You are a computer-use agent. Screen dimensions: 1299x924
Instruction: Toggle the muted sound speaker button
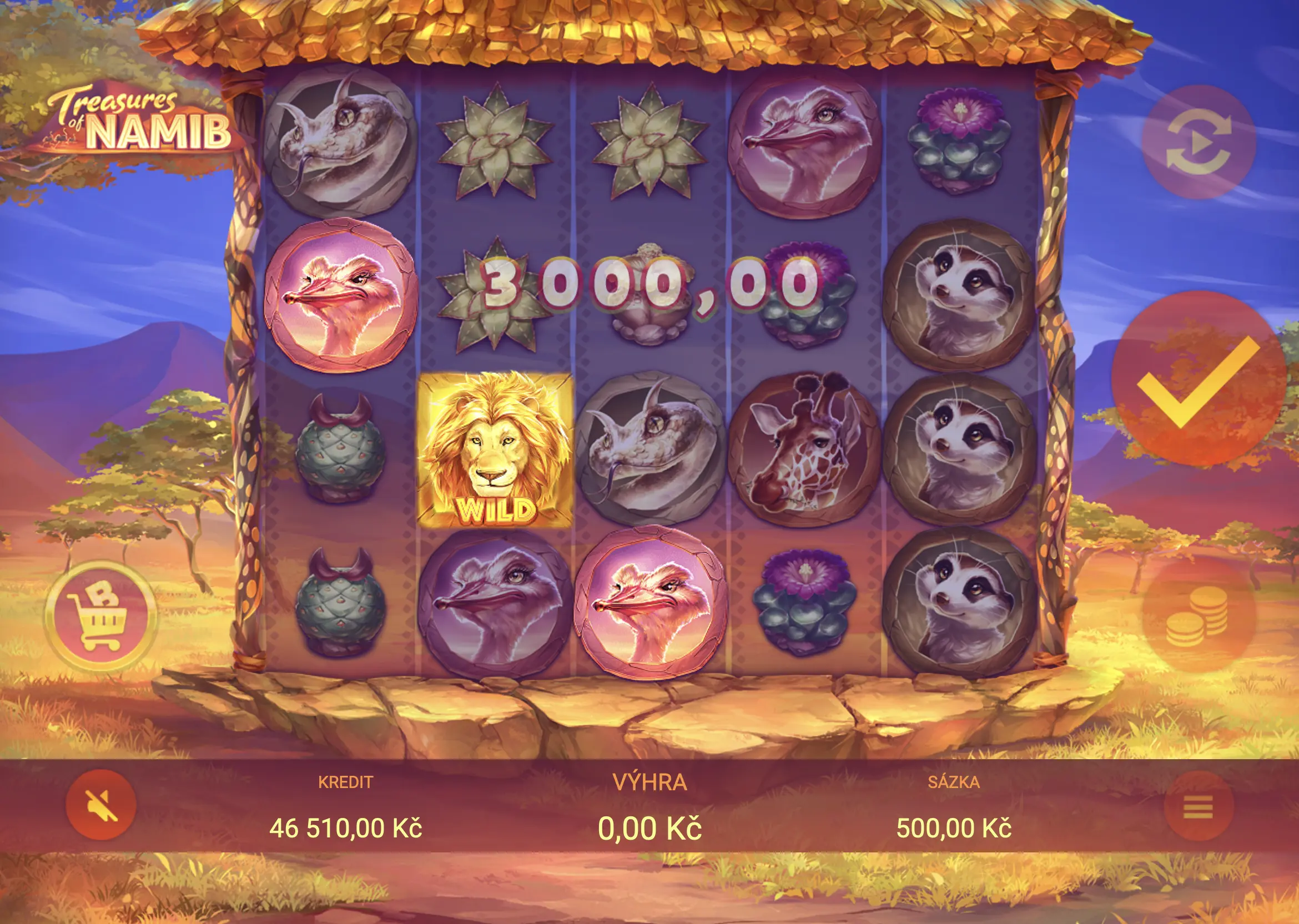click(x=100, y=805)
